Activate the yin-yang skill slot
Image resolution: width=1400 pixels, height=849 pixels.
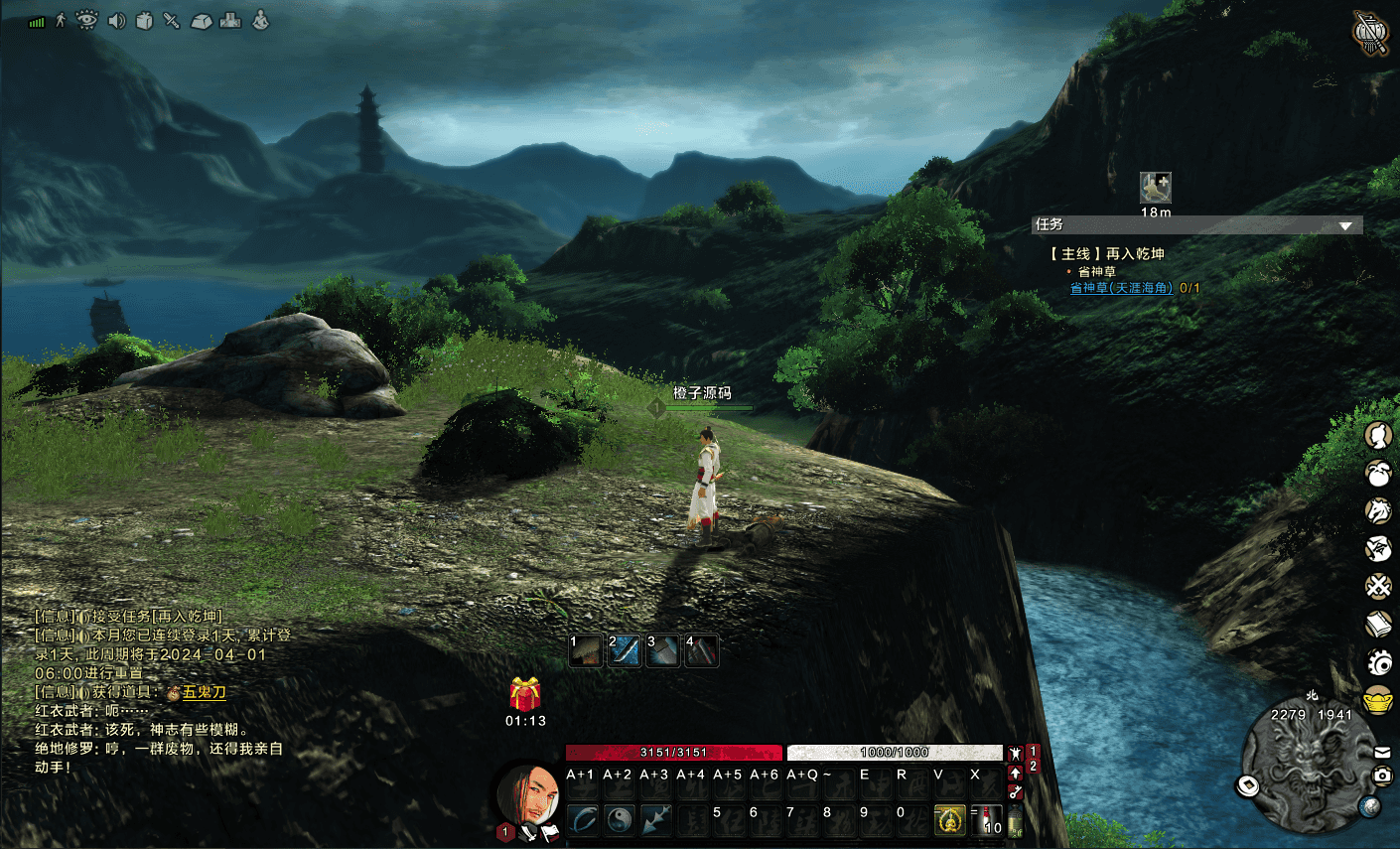tap(620, 819)
